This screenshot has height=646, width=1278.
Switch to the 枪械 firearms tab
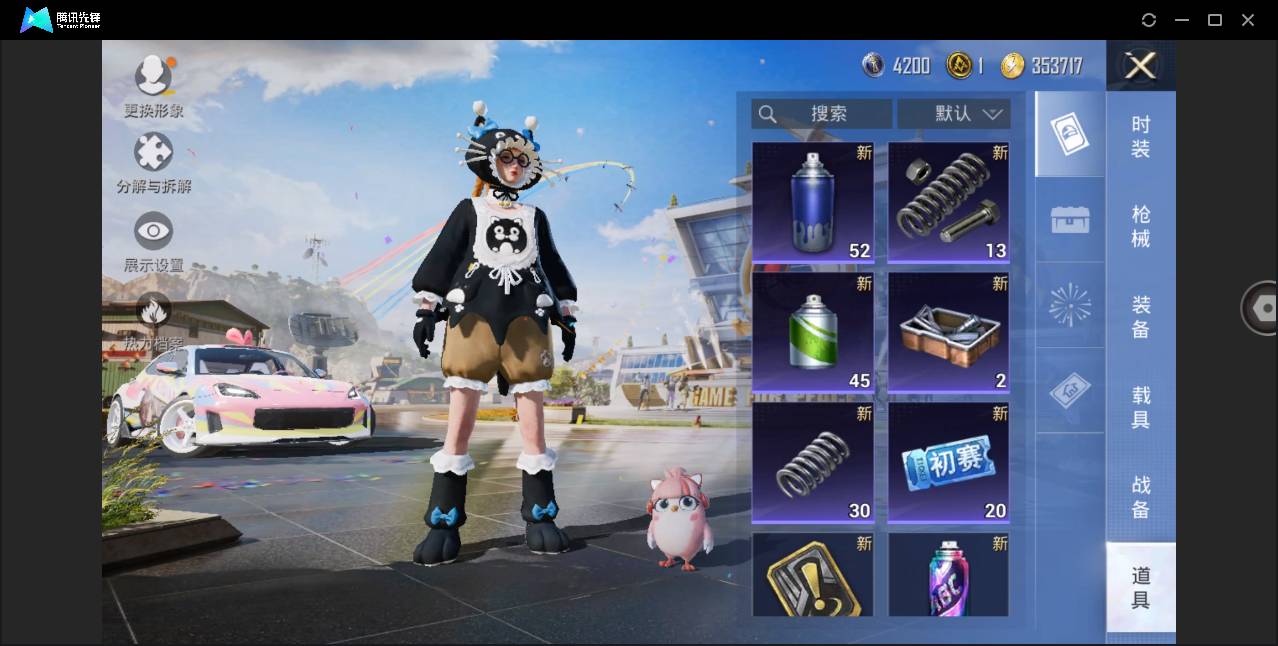click(x=1141, y=227)
